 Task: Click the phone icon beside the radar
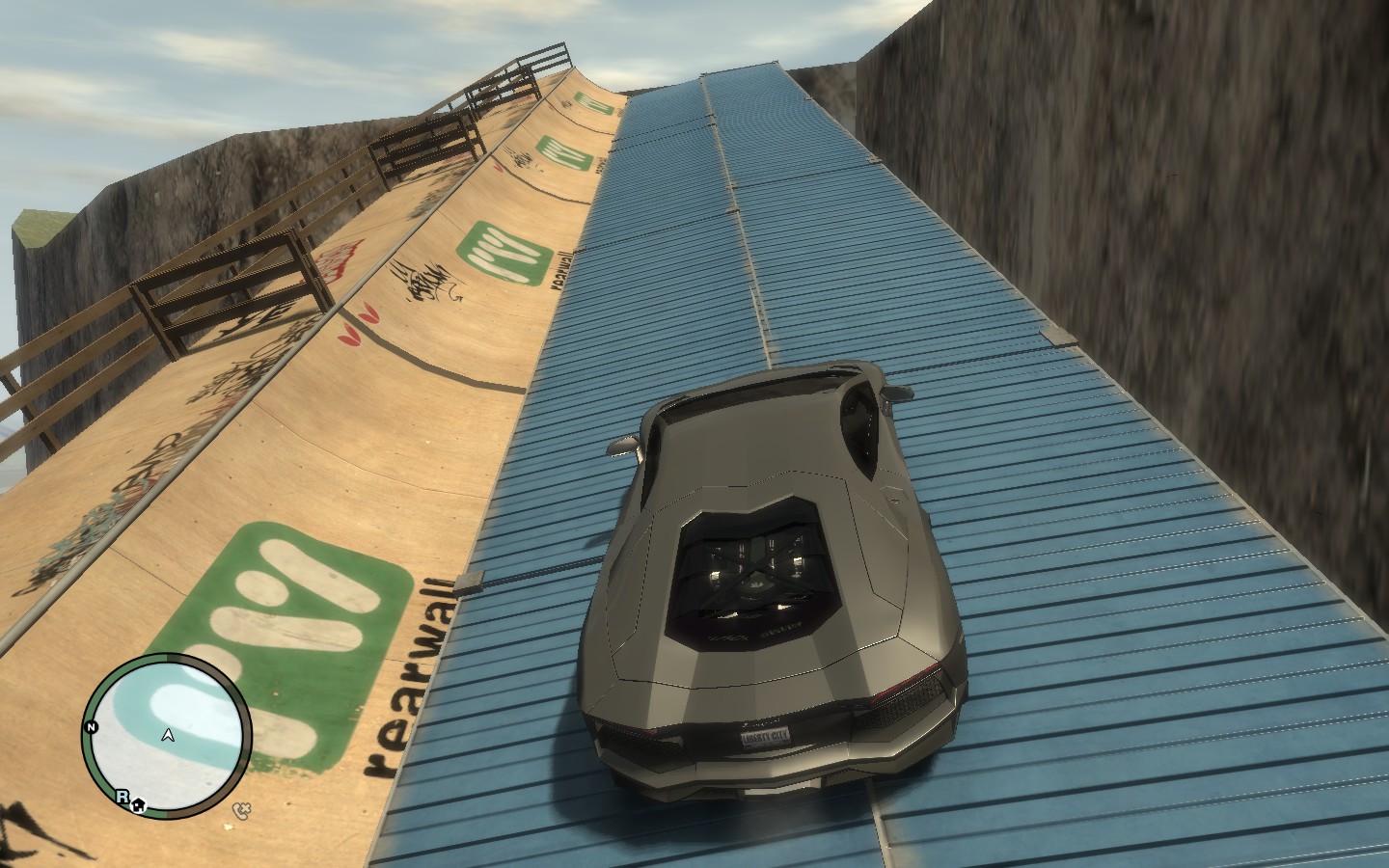pyautogui.click(x=242, y=809)
